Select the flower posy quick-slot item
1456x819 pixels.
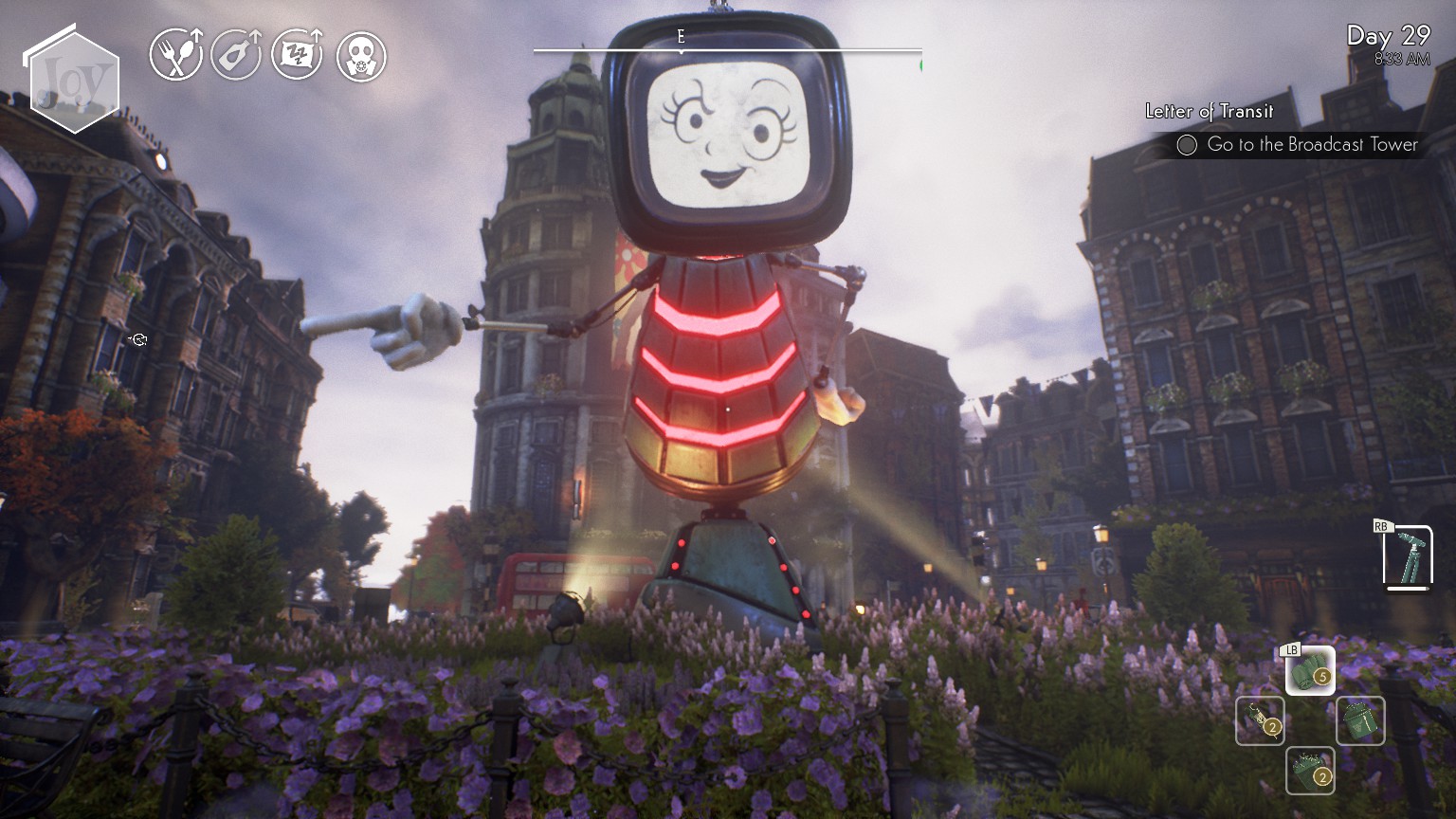tap(1308, 770)
